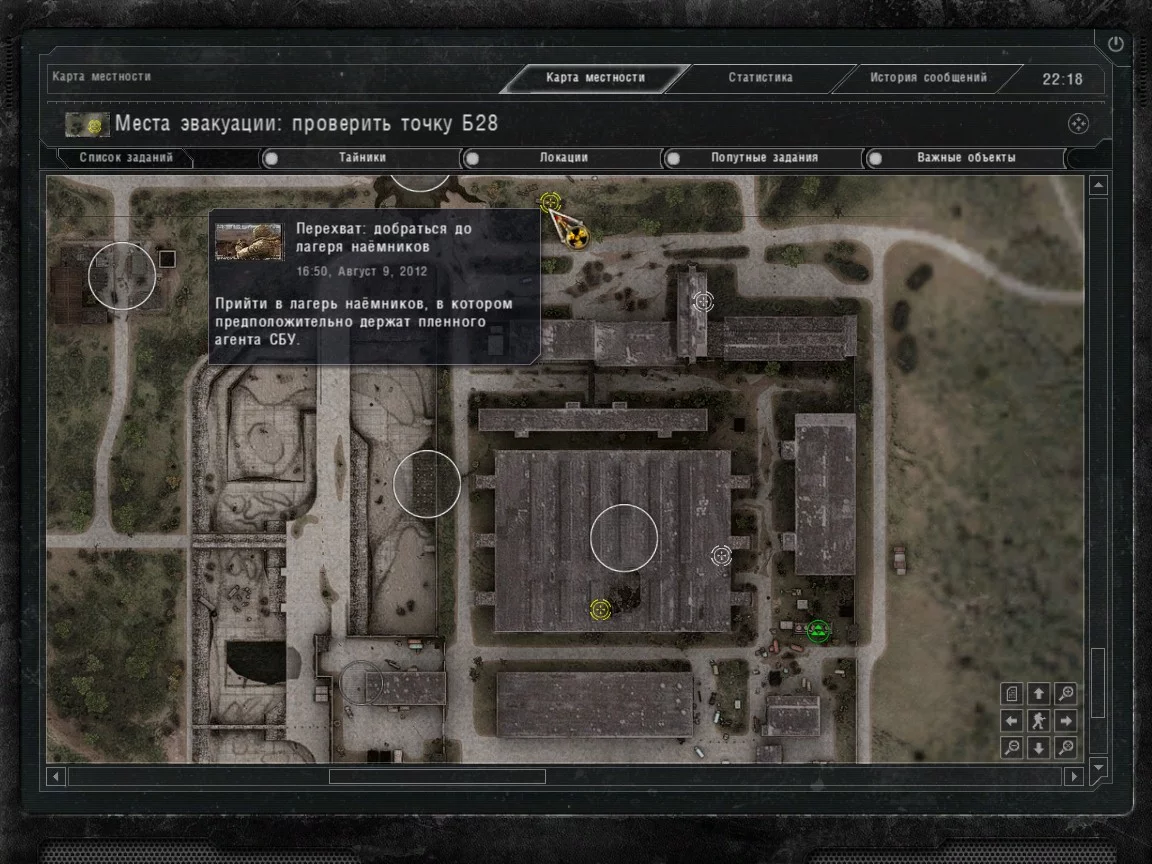Click the document icon in the map controls
This screenshot has width=1152, height=864.
pos(1012,693)
